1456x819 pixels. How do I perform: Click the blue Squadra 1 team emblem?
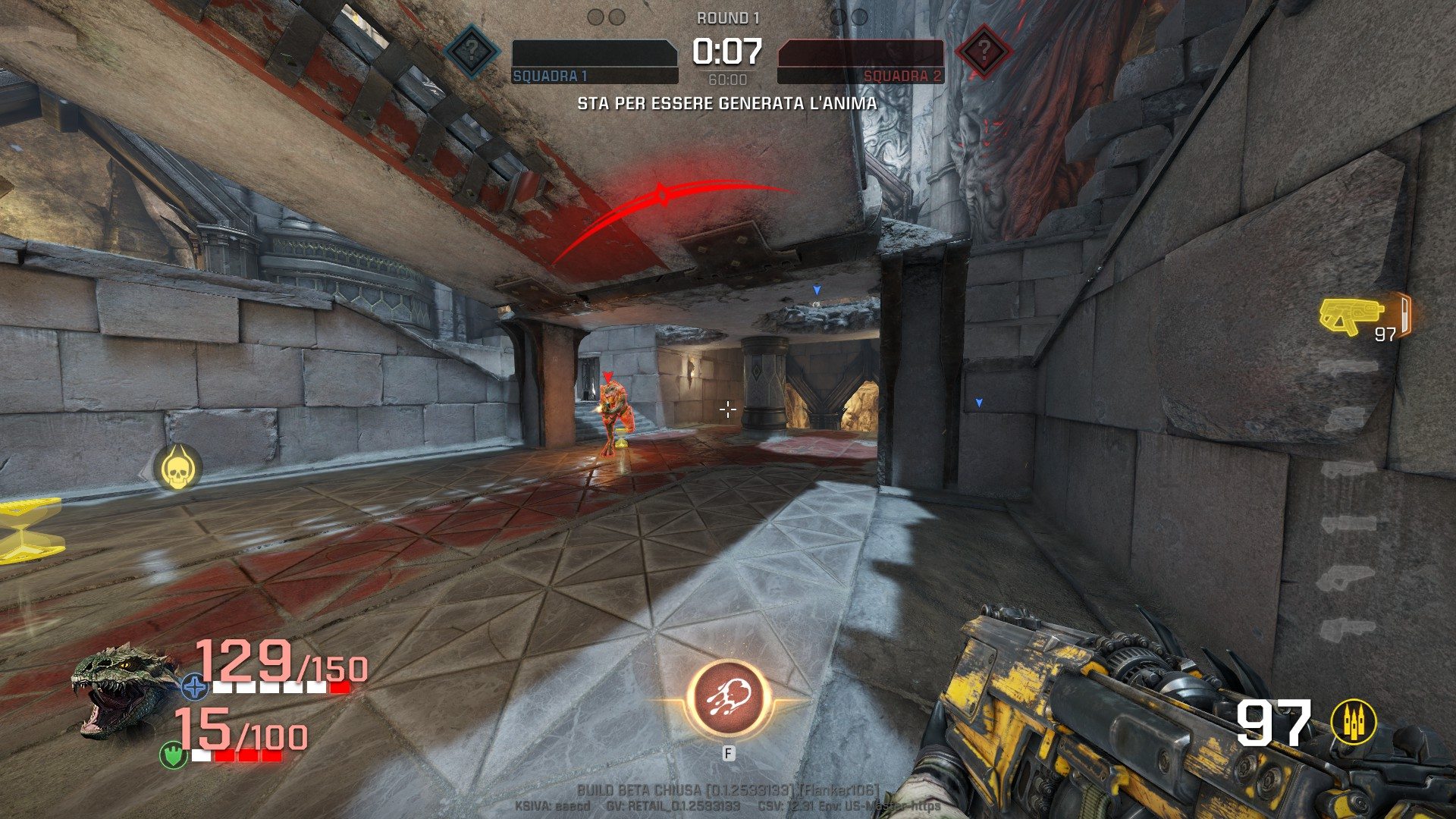(x=471, y=52)
